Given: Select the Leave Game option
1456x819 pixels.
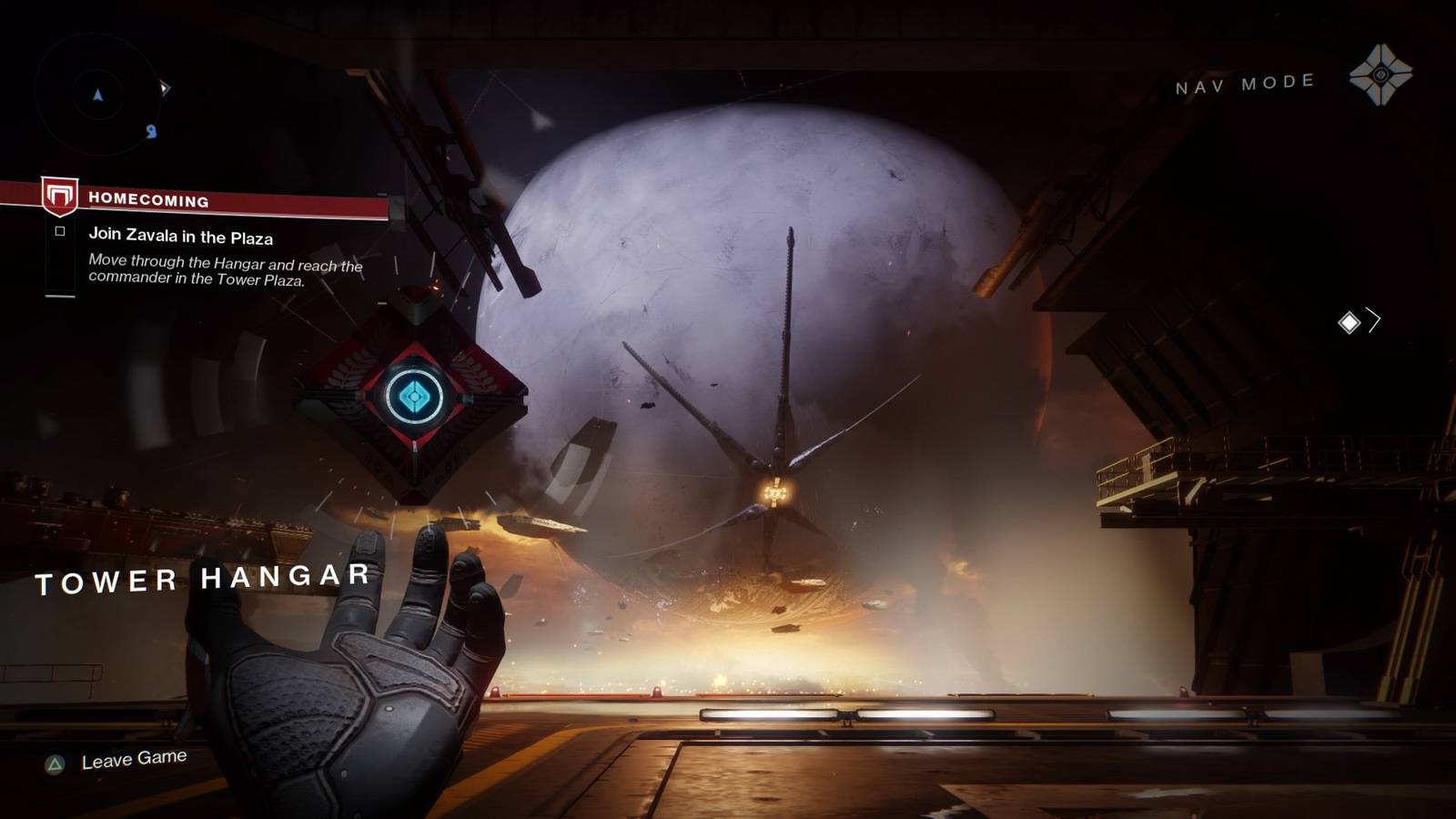Looking at the screenshot, I should pyautogui.click(x=133, y=759).
